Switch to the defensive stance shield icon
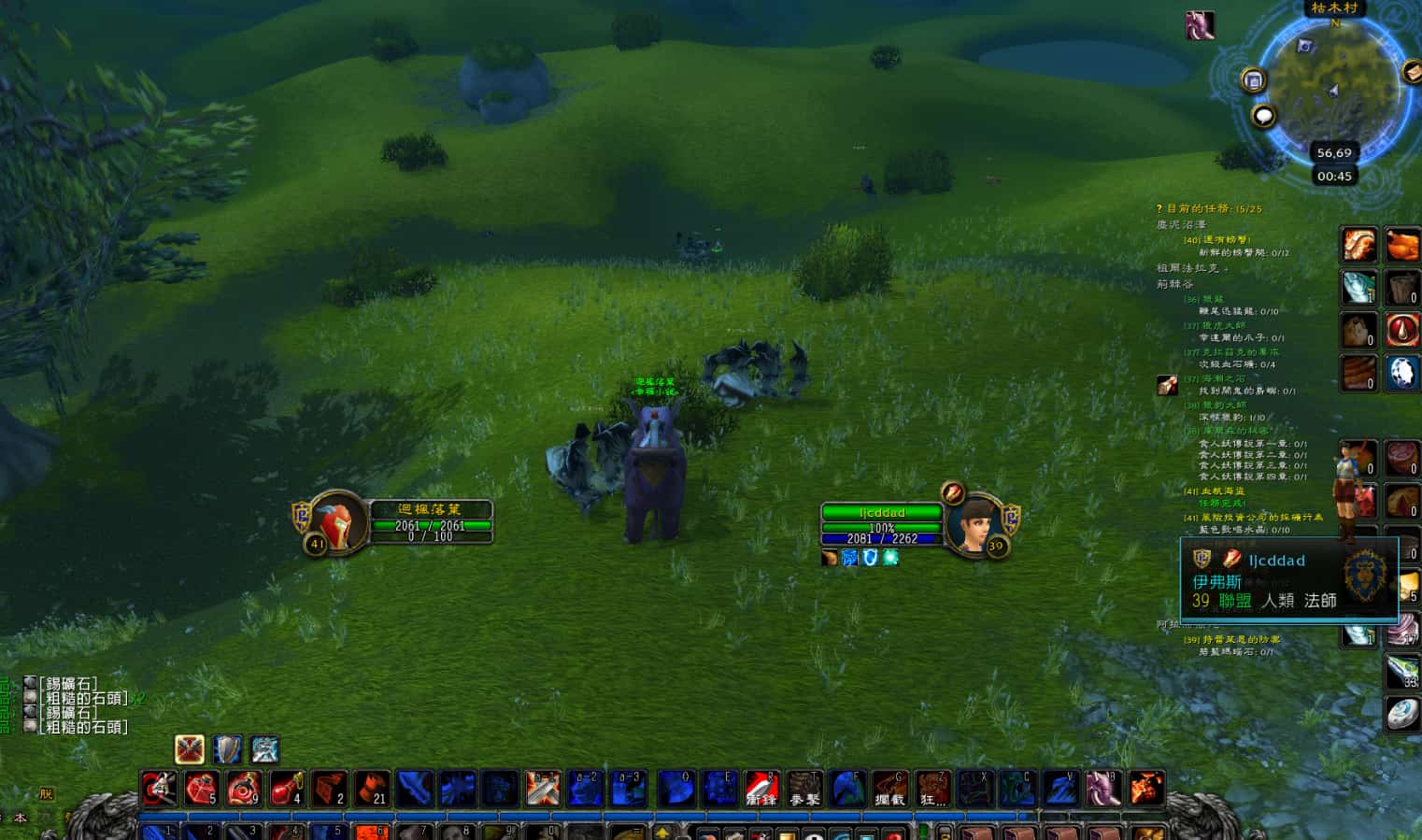 pyautogui.click(x=227, y=749)
